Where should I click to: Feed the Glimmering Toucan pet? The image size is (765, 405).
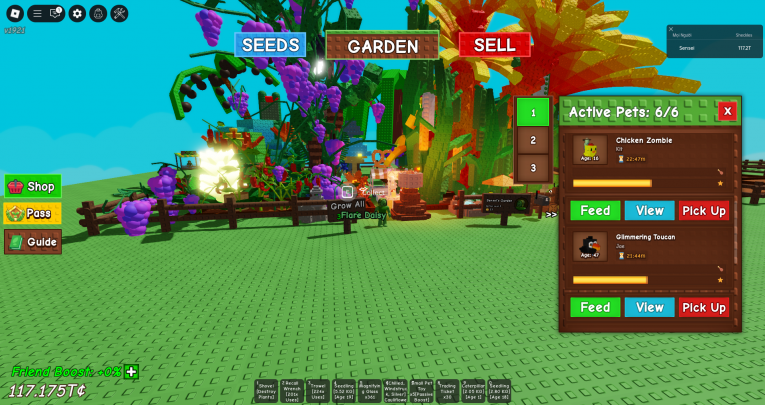click(x=595, y=307)
